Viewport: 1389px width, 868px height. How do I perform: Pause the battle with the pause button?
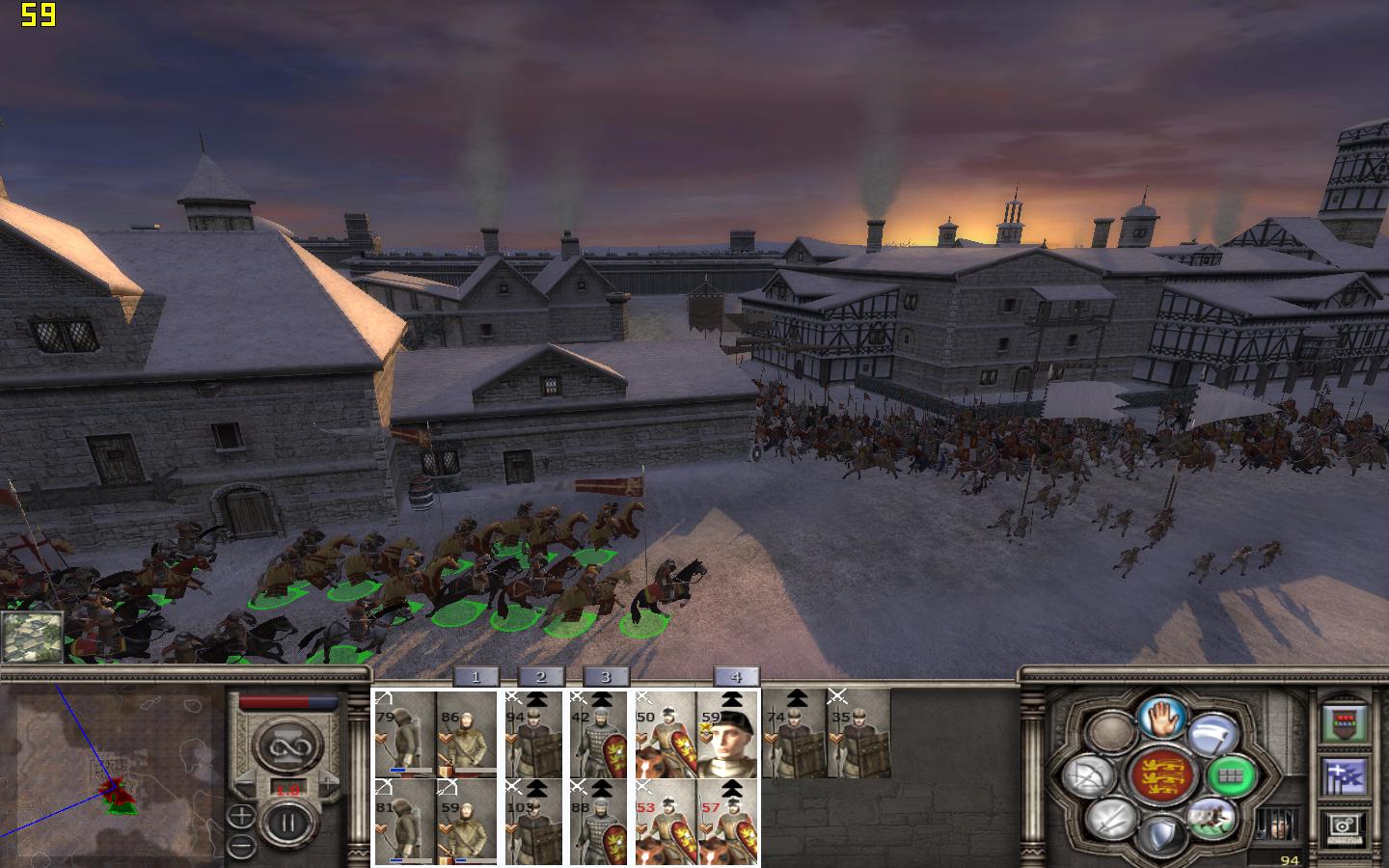pos(286,825)
